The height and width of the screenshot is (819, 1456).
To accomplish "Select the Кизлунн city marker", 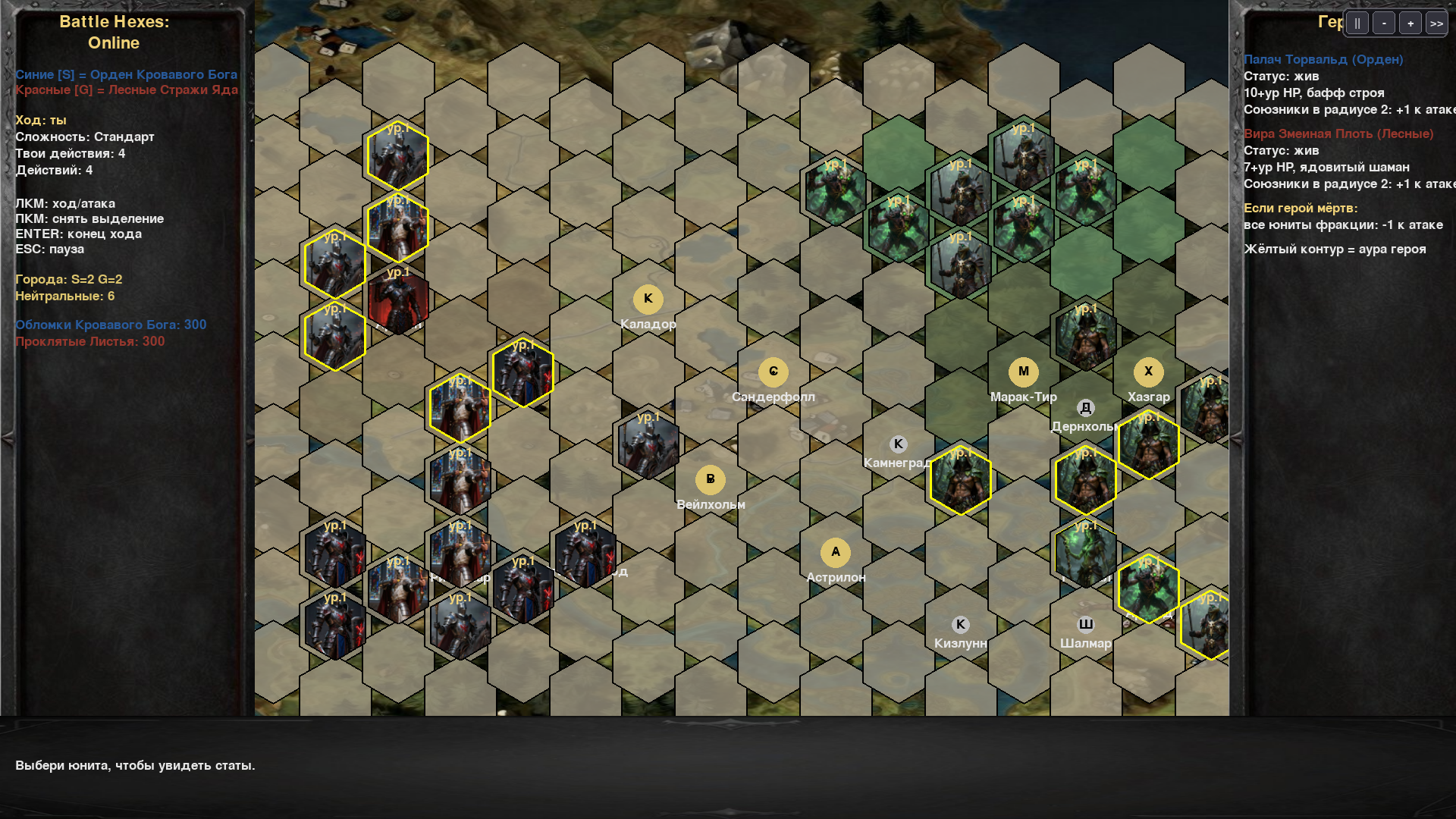I will tap(960, 625).
